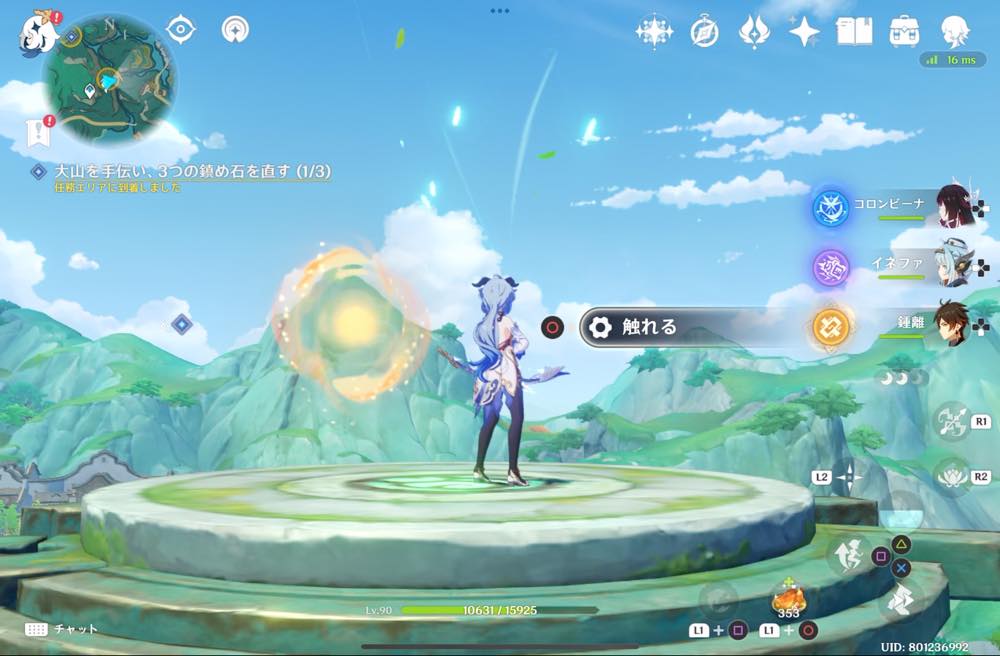Open the winged battle pass icon
Screen dimensions: 1000x656
click(x=753, y=32)
